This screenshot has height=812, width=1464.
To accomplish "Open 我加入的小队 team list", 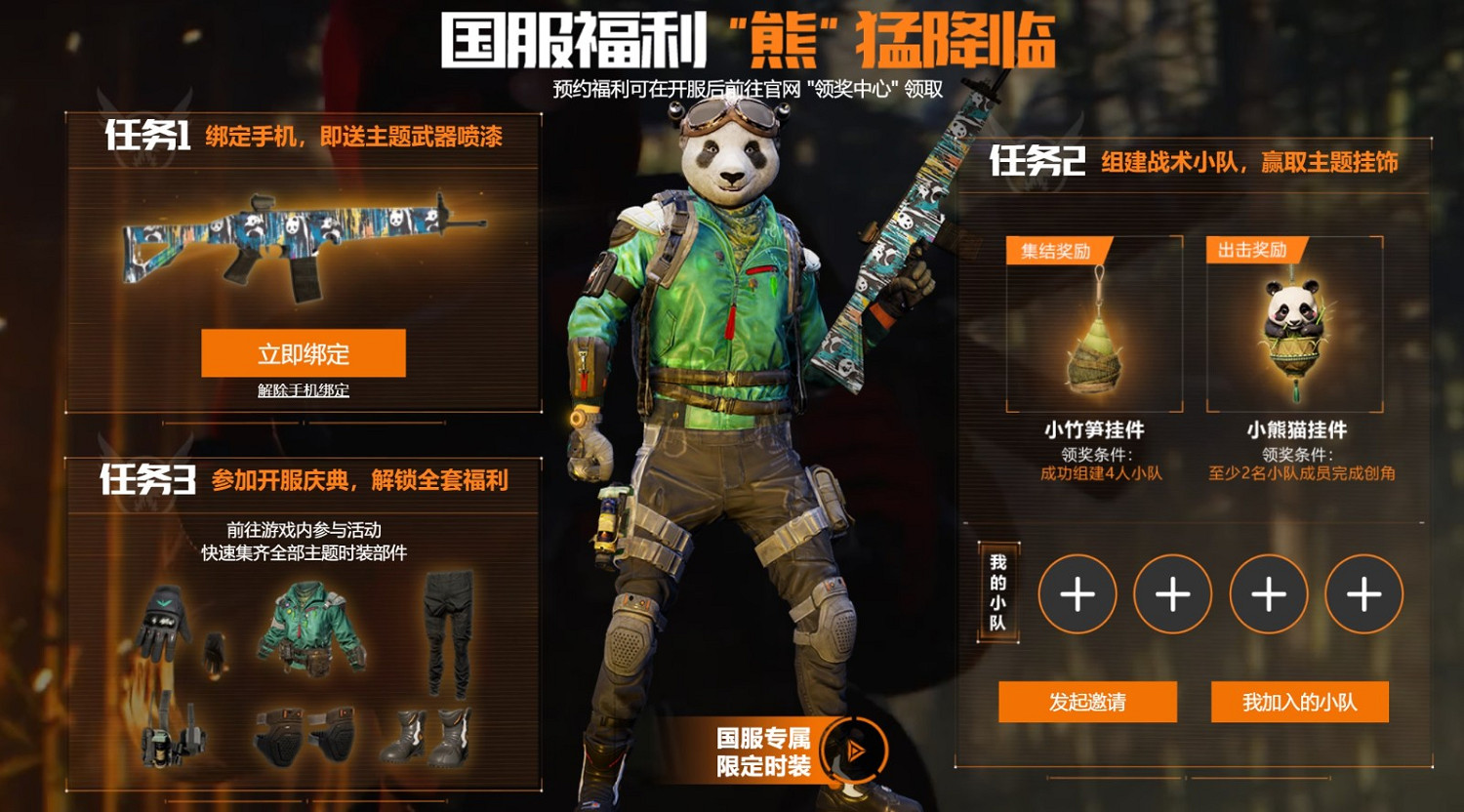I will click(1298, 702).
